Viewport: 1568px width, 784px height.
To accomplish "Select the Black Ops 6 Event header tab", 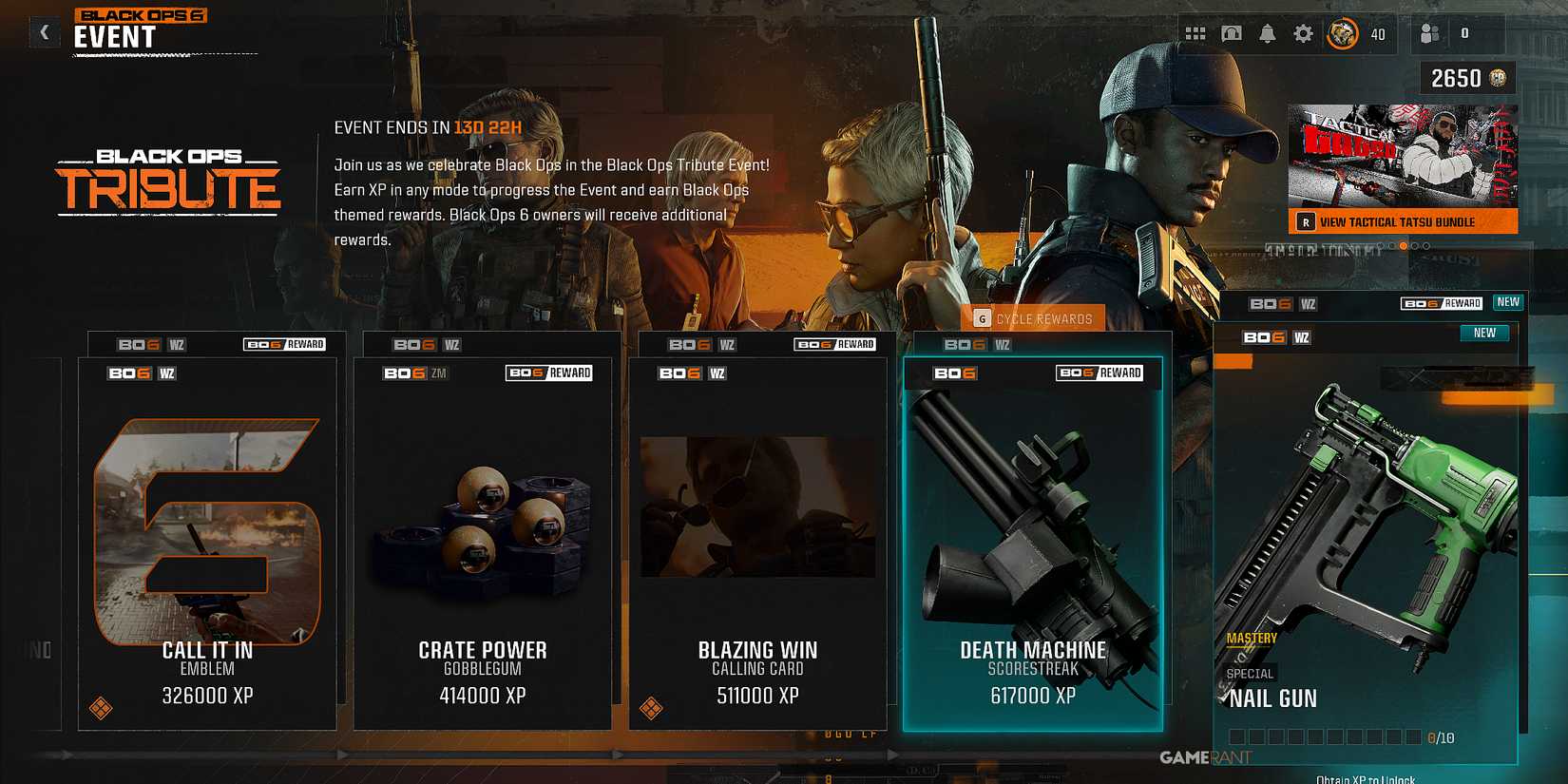I will point(142,26).
